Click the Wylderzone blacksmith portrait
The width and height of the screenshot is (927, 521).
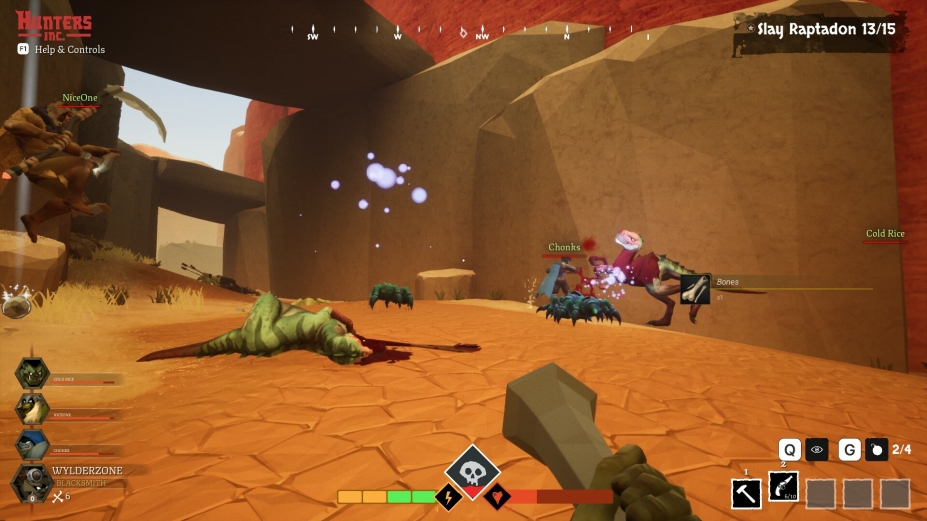coord(32,482)
